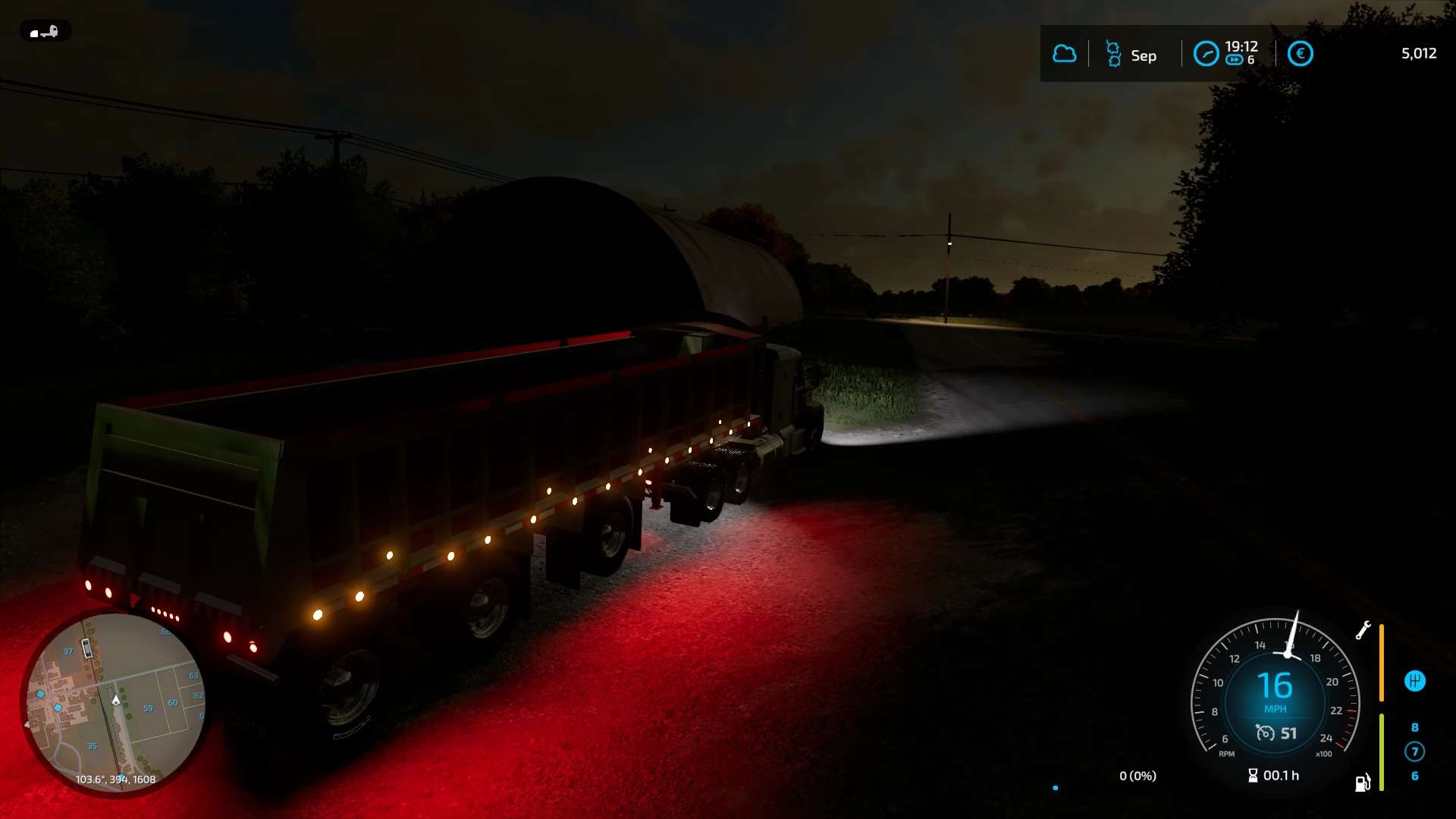Screen dimensions: 1456x819
Task: Open the circular minimap
Action: [114, 701]
